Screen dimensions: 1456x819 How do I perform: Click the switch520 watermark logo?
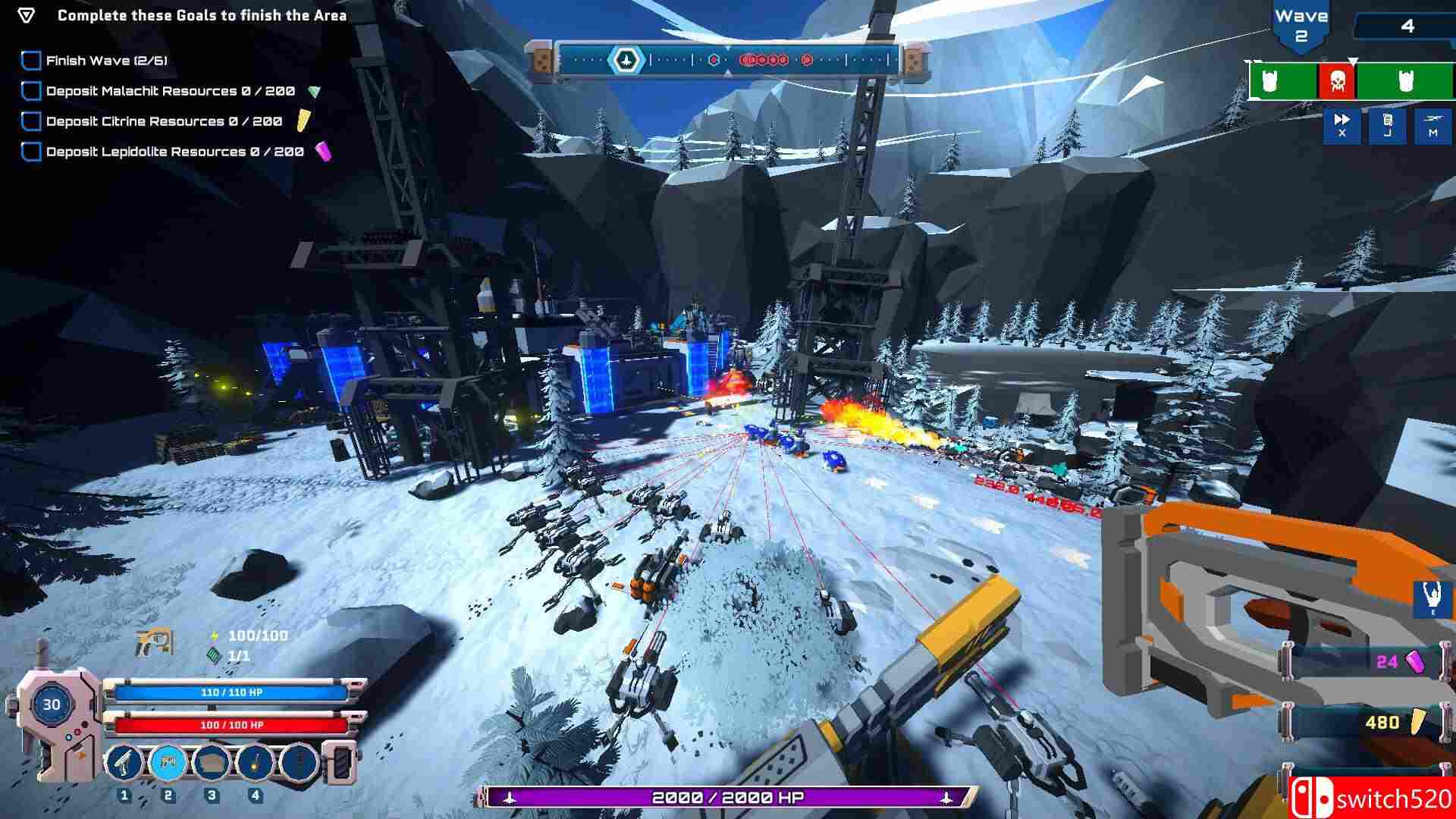pyautogui.click(x=1373, y=799)
